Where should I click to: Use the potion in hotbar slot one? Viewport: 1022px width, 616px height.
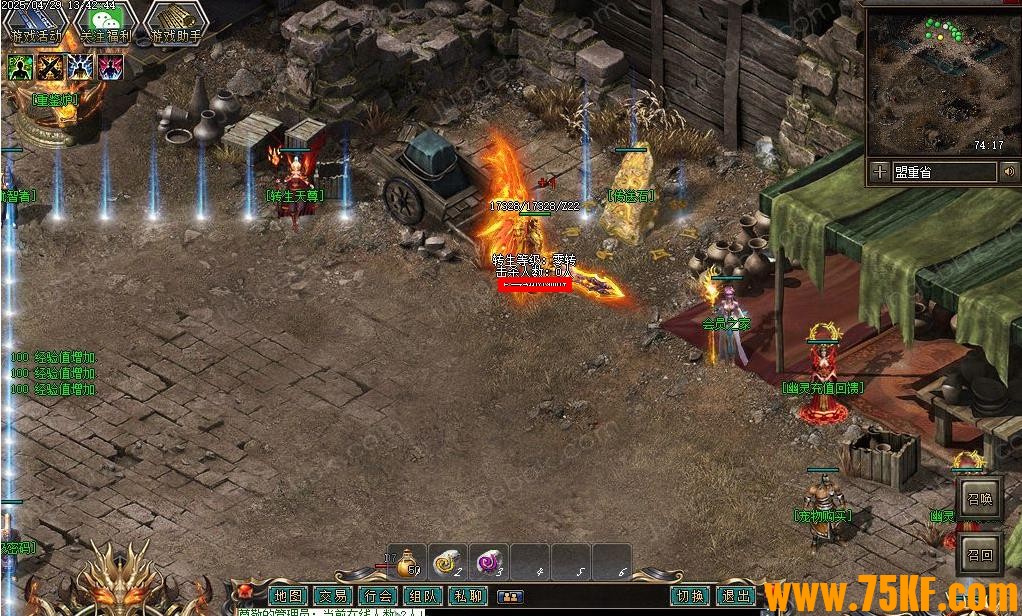(406, 564)
